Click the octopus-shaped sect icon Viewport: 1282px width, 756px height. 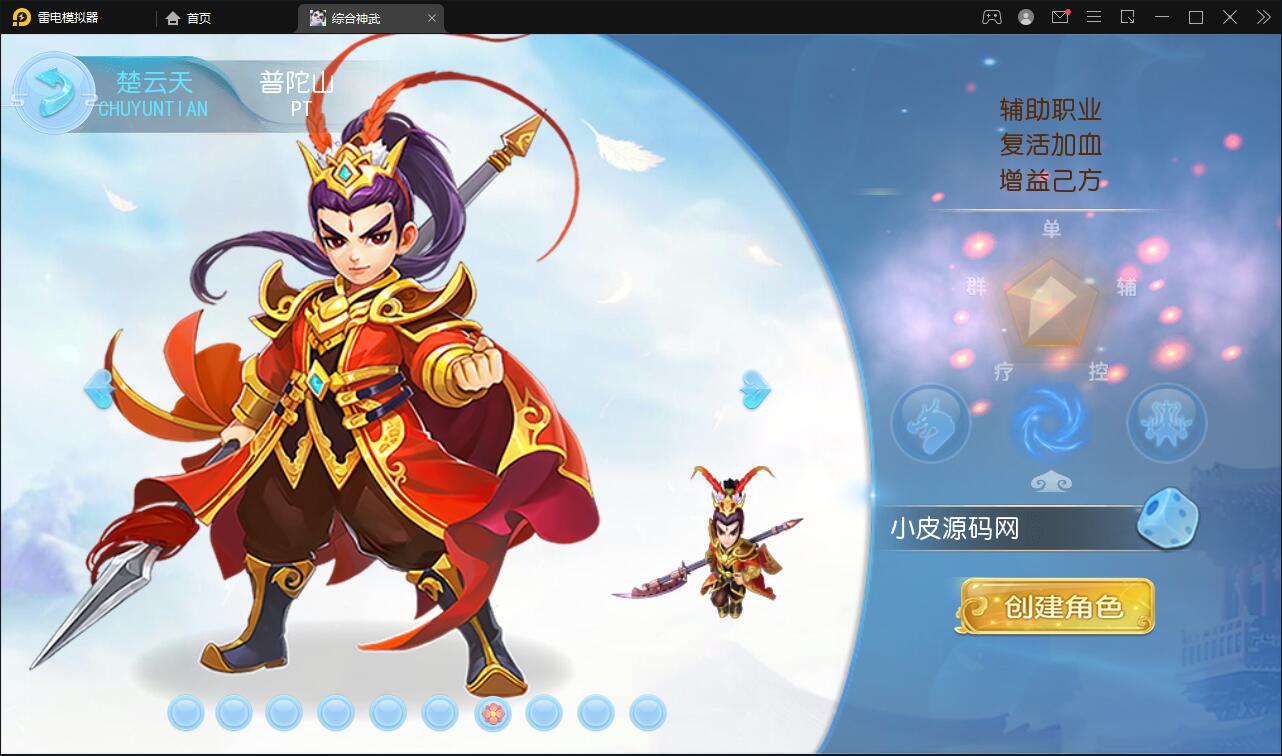[x=1165, y=423]
